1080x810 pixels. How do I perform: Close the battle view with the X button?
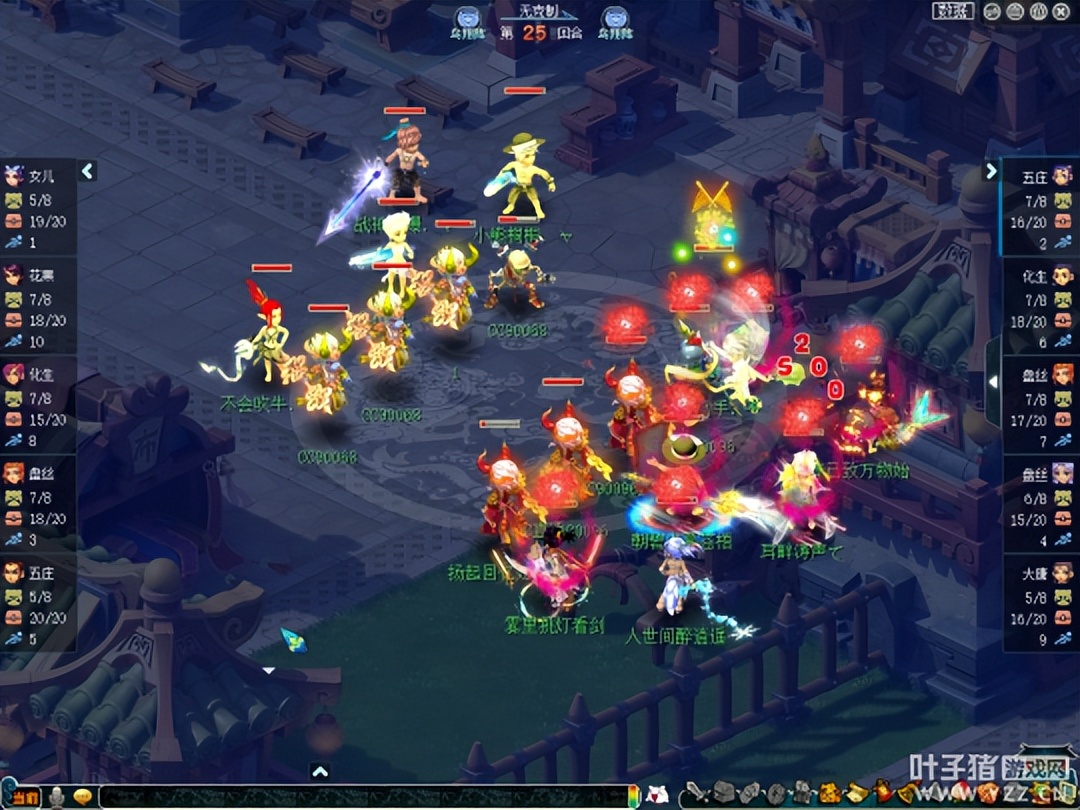coord(1060,12)
